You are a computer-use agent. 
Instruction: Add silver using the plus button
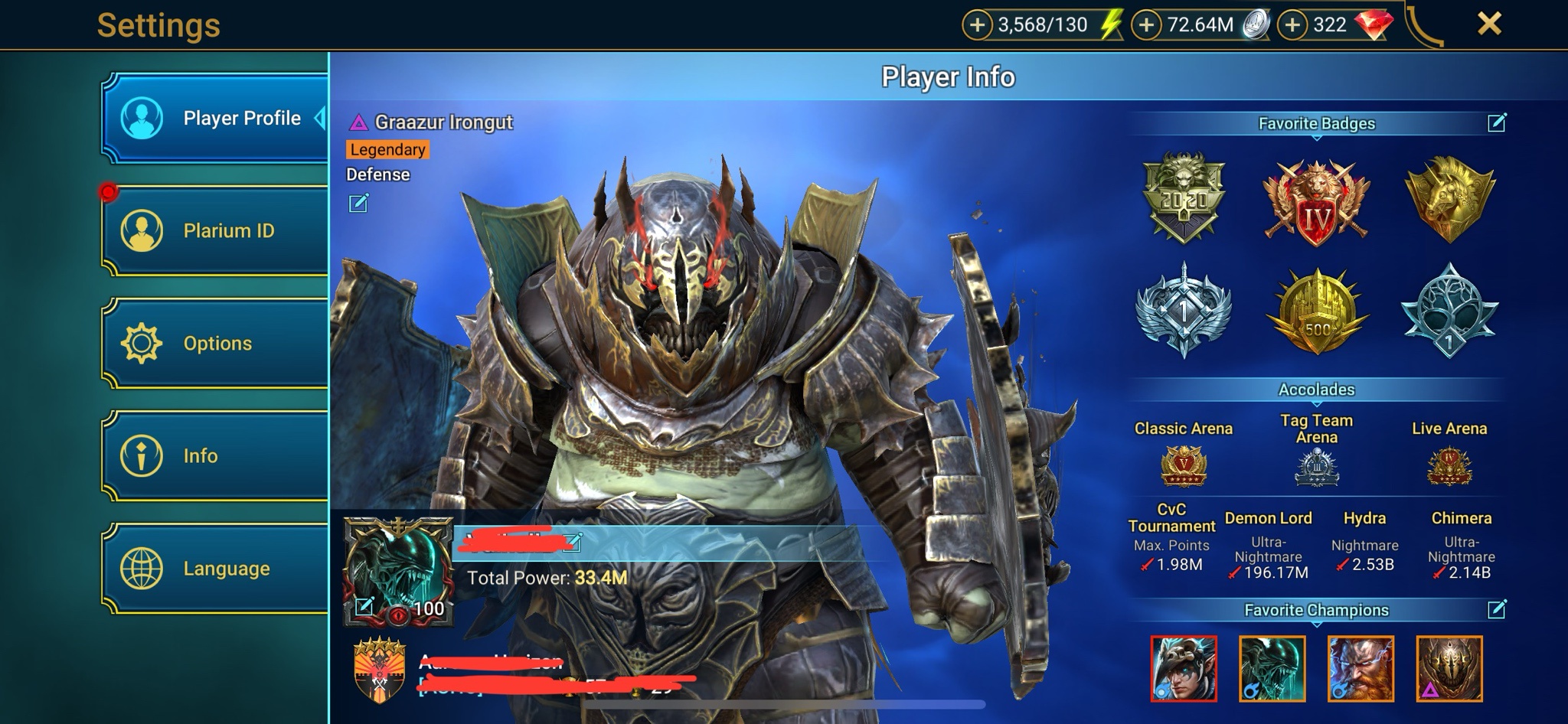pos(1146,25)
